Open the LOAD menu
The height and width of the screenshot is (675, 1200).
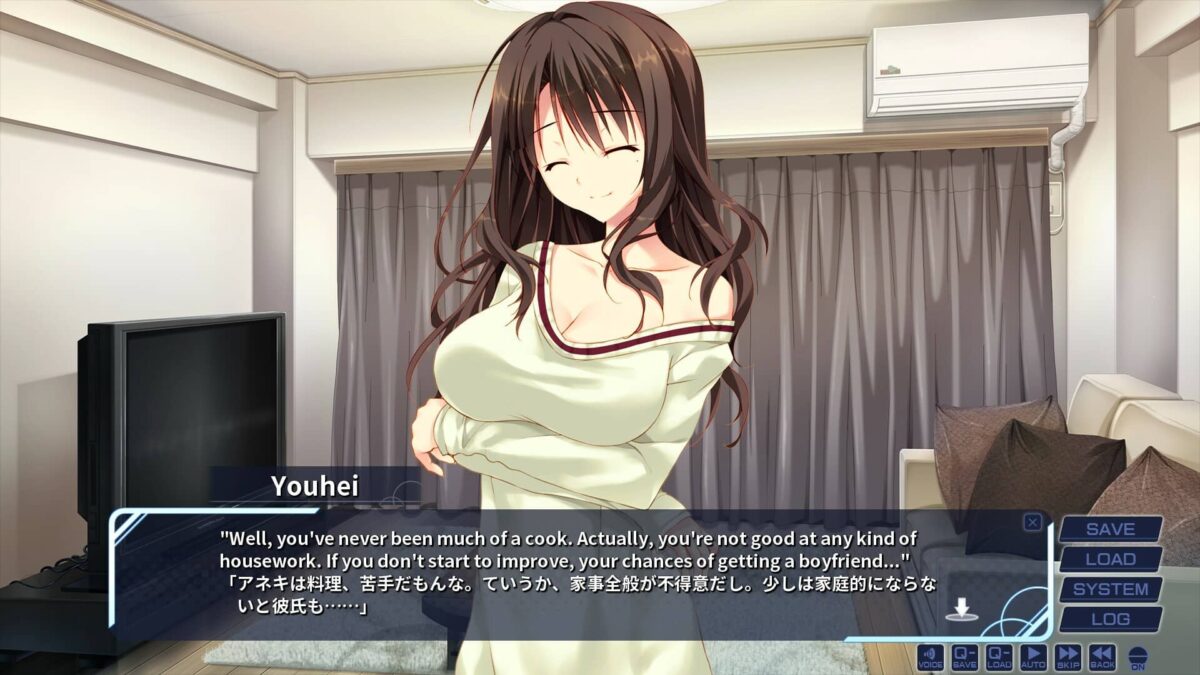[1110, 559]
